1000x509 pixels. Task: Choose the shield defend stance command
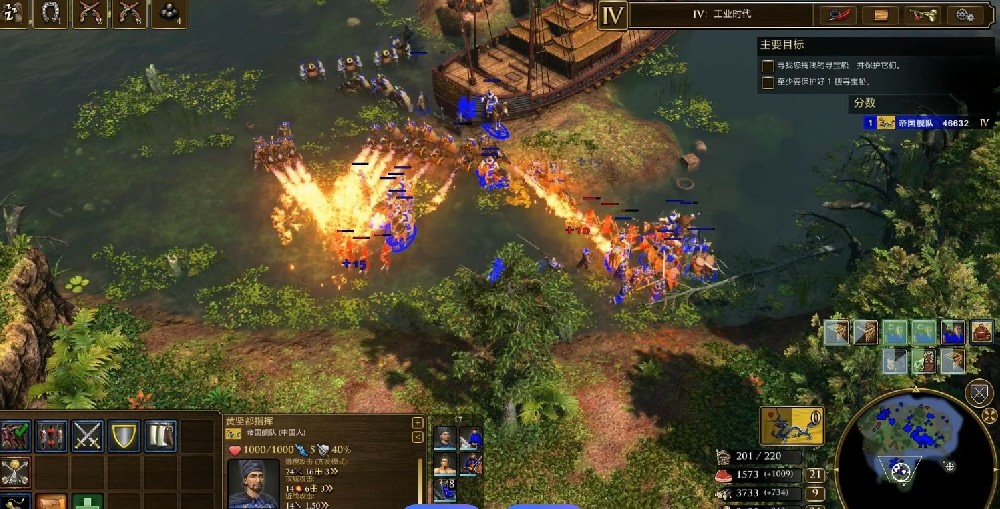[x=124, y=435]
